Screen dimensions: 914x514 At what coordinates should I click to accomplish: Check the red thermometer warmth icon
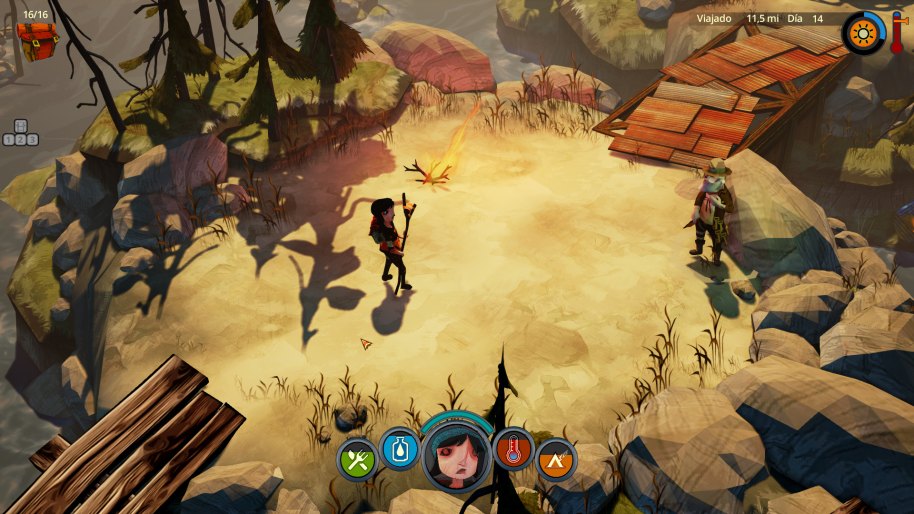(x=513, y=450)
